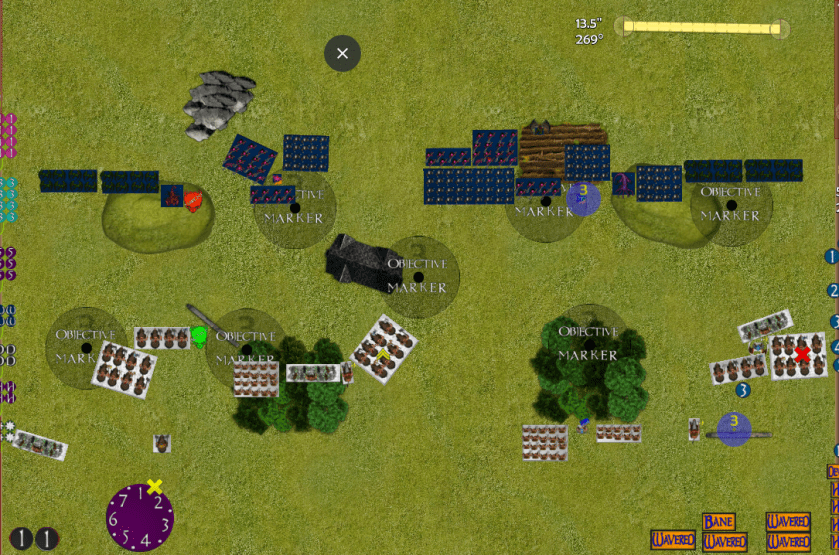Select the yellow measuring ruler

(x=700, y=28)
